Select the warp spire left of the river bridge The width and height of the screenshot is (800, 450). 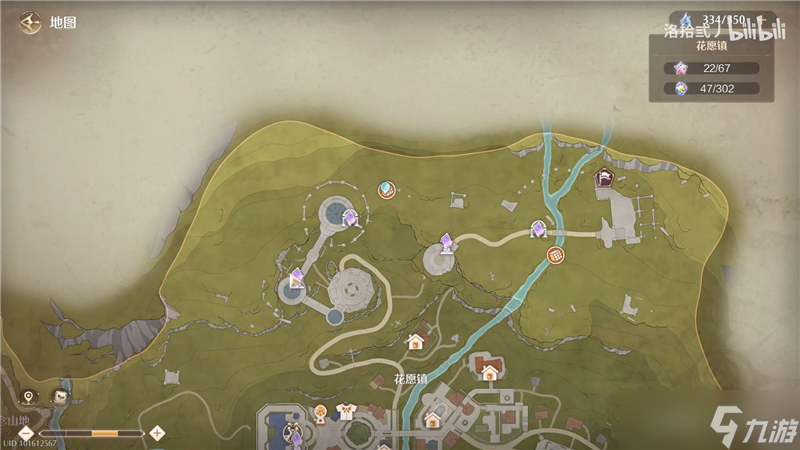click(538, 230)
